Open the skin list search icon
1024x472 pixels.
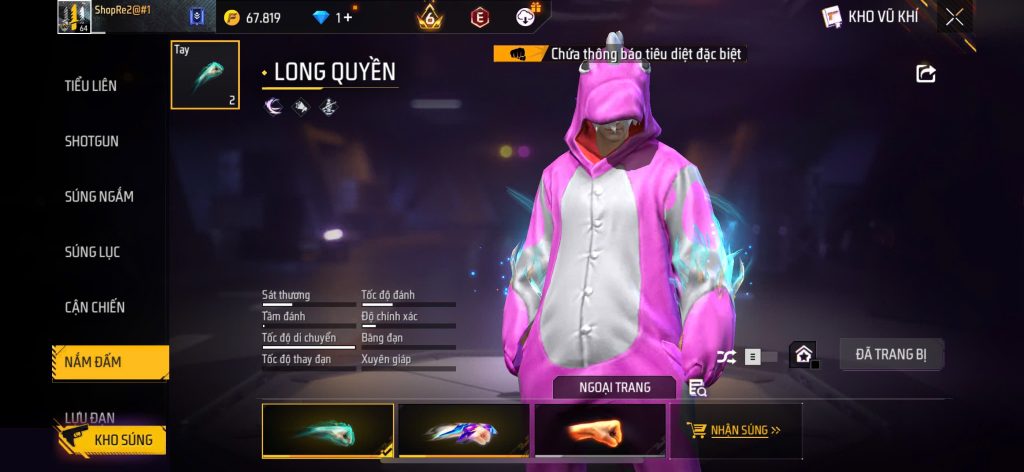tap(698, 388)
